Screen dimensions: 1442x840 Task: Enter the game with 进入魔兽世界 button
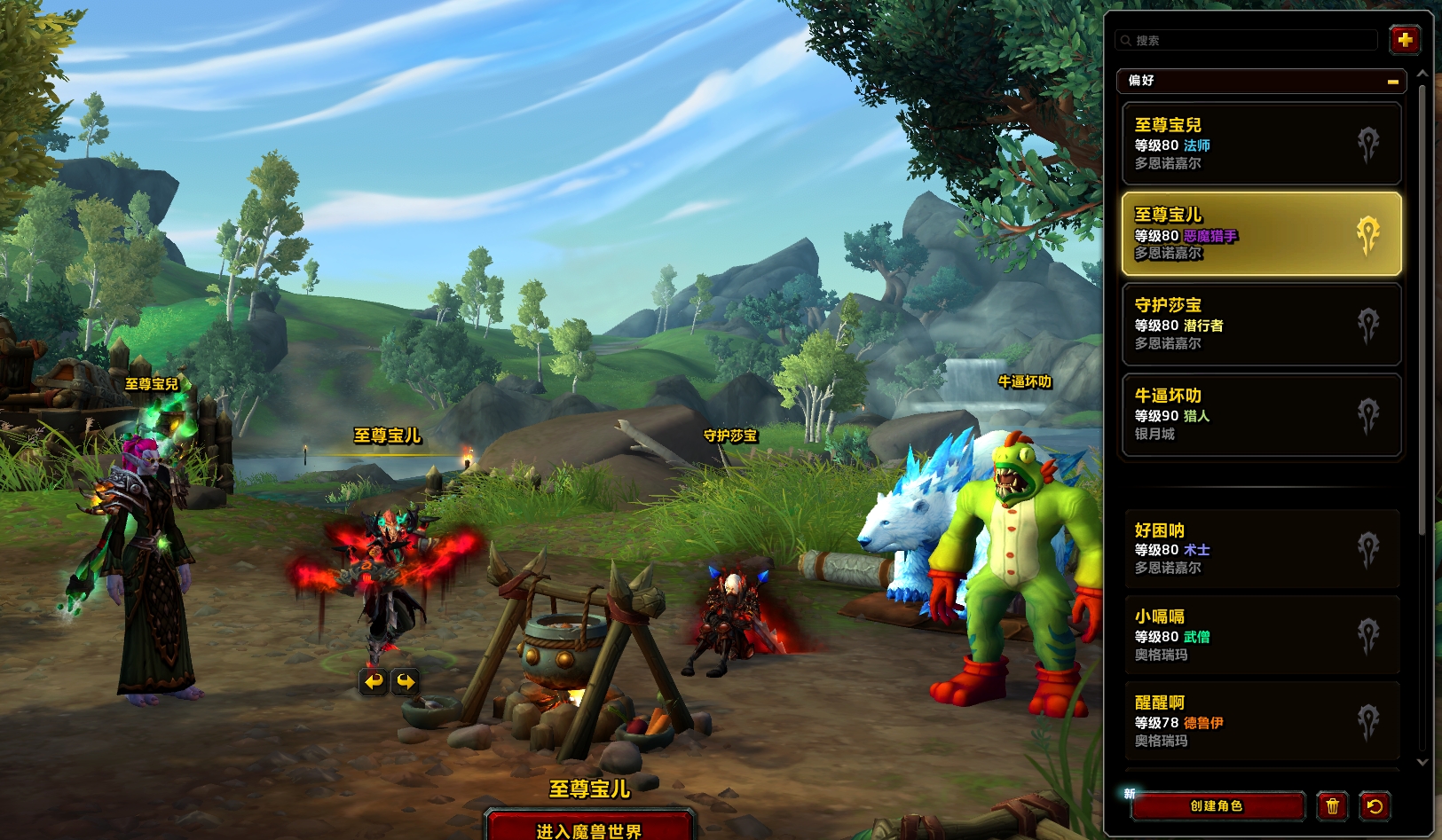(x=589, y=828)
